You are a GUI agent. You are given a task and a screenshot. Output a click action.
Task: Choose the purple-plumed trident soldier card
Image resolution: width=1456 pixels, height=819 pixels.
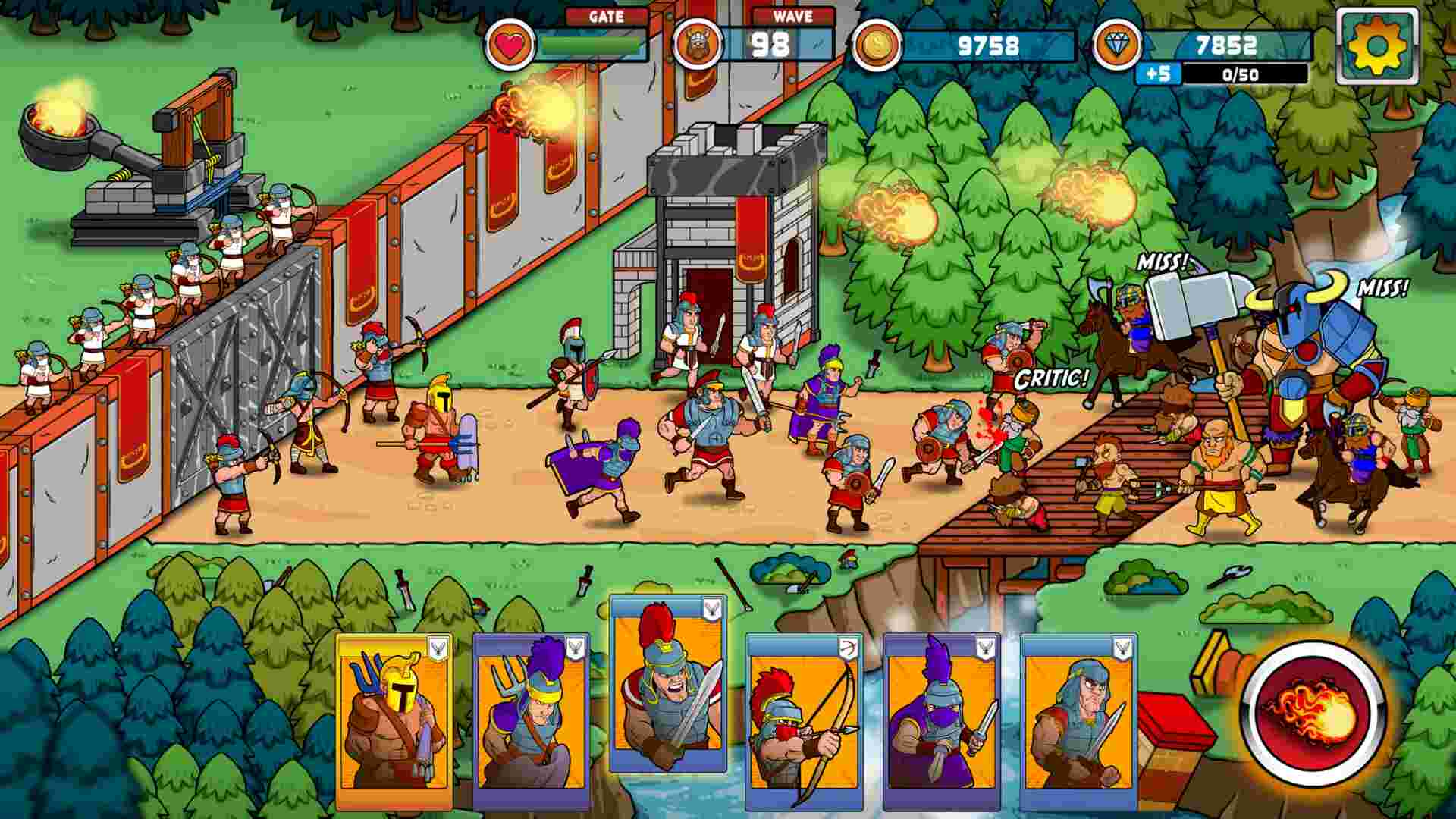point(531,720)
